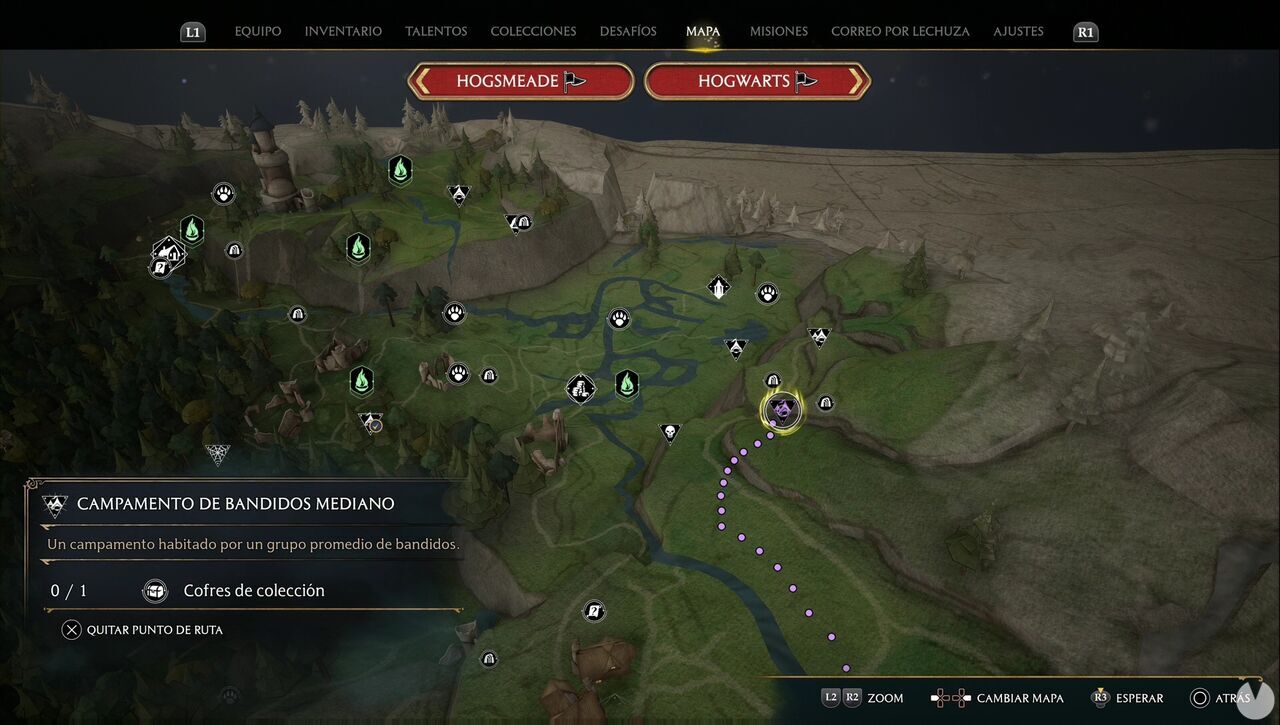Select the COLECCIONES tab
This screenshot has height=725, width=1280.
(533, 31)
